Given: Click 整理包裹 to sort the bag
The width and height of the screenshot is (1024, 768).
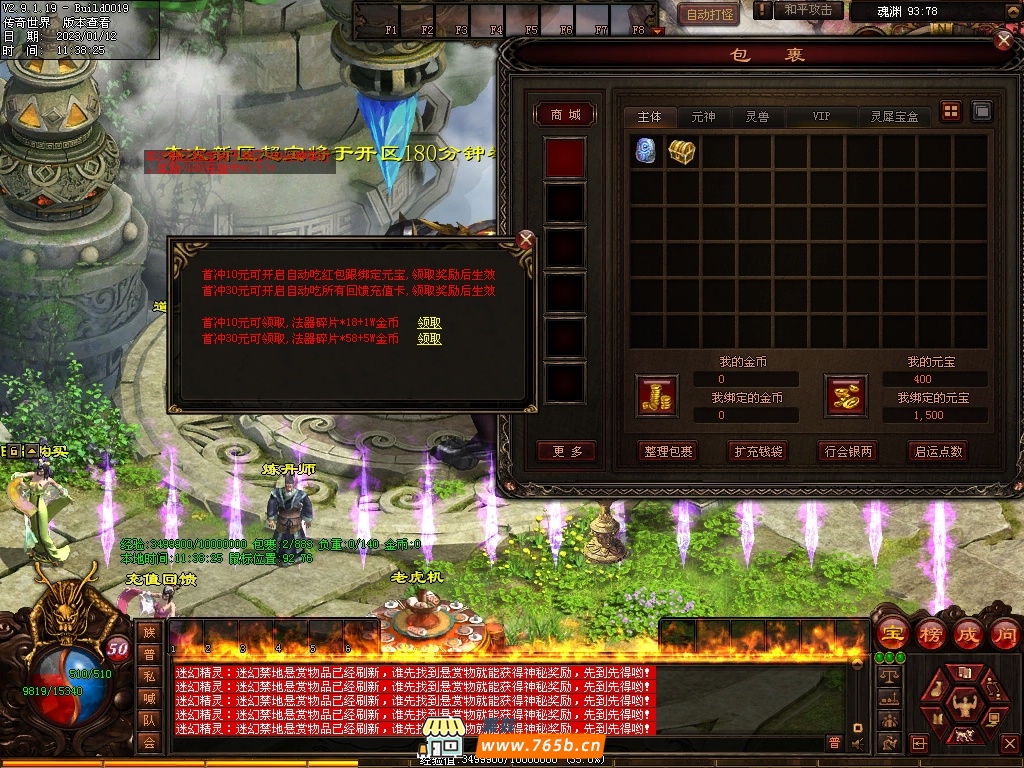Looking at the screenshot, I should click(668, 451).
